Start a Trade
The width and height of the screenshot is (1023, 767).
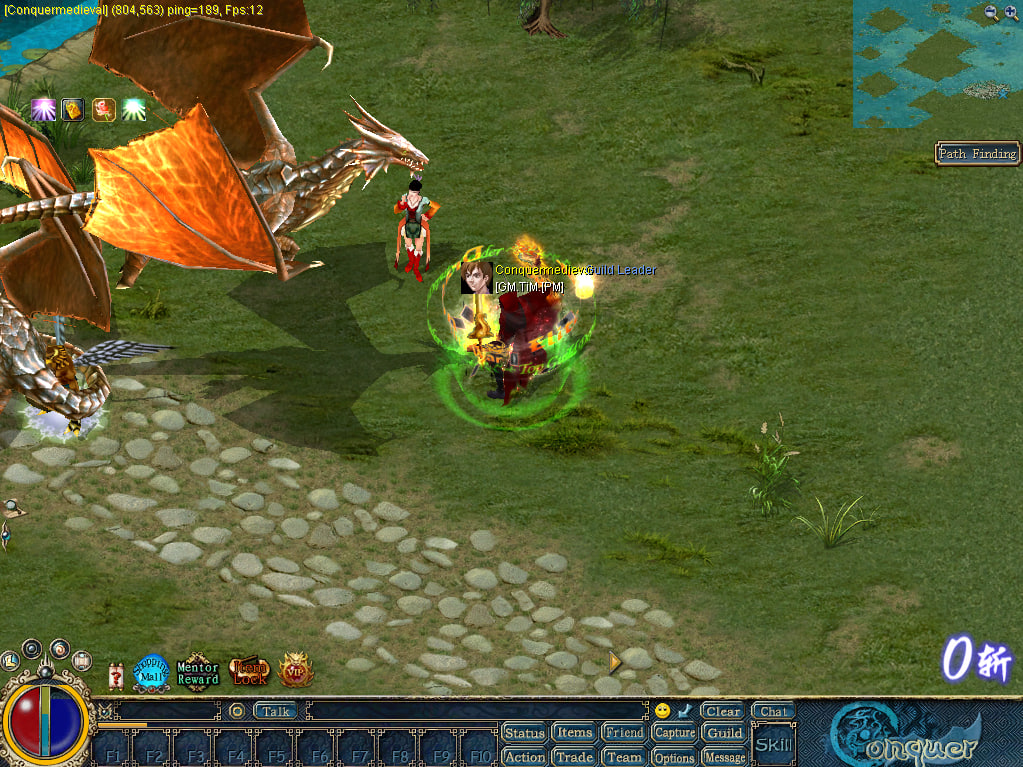[x=574, y=757]
